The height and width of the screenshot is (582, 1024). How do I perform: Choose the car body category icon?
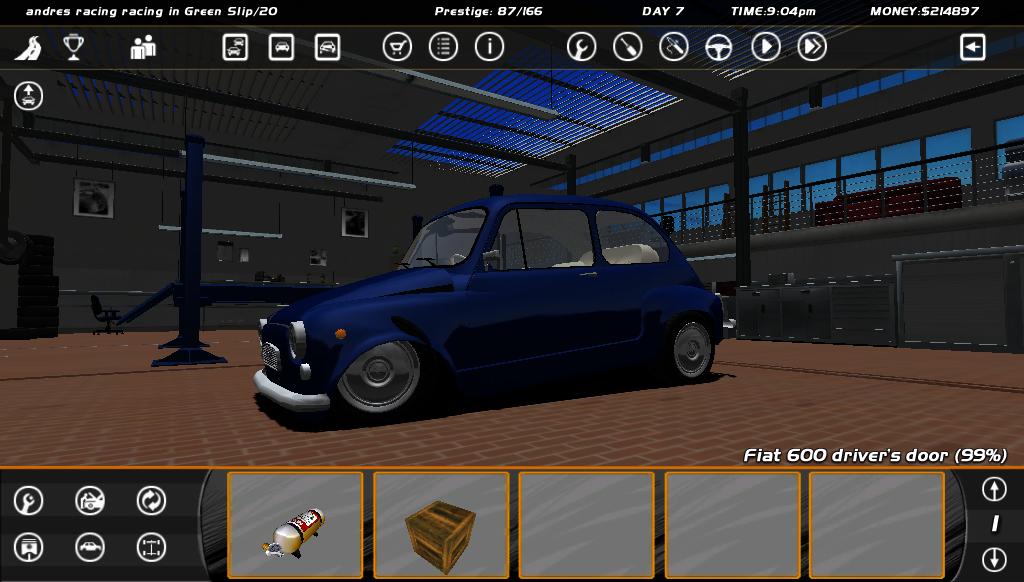coord(90,547)
